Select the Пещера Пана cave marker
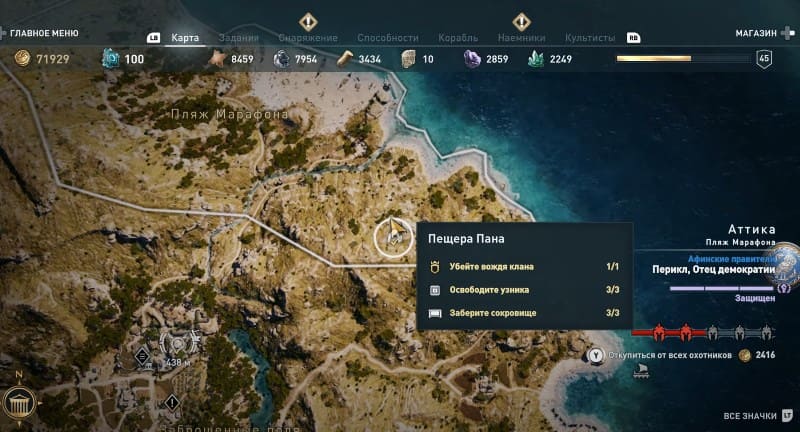800x432 pixels. click(x=394, y=238)
